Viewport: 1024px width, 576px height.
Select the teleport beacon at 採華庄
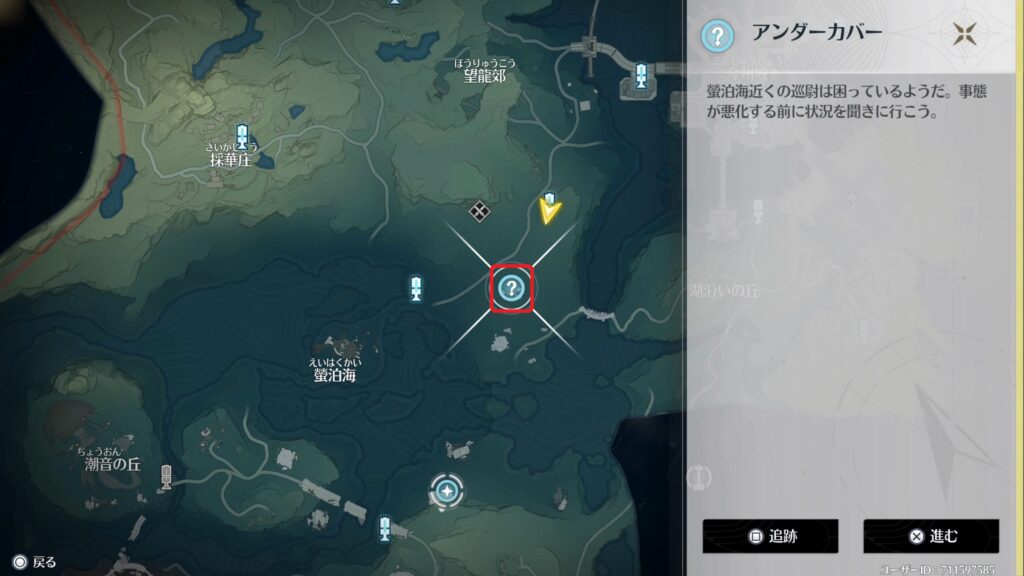pos(242,137)
